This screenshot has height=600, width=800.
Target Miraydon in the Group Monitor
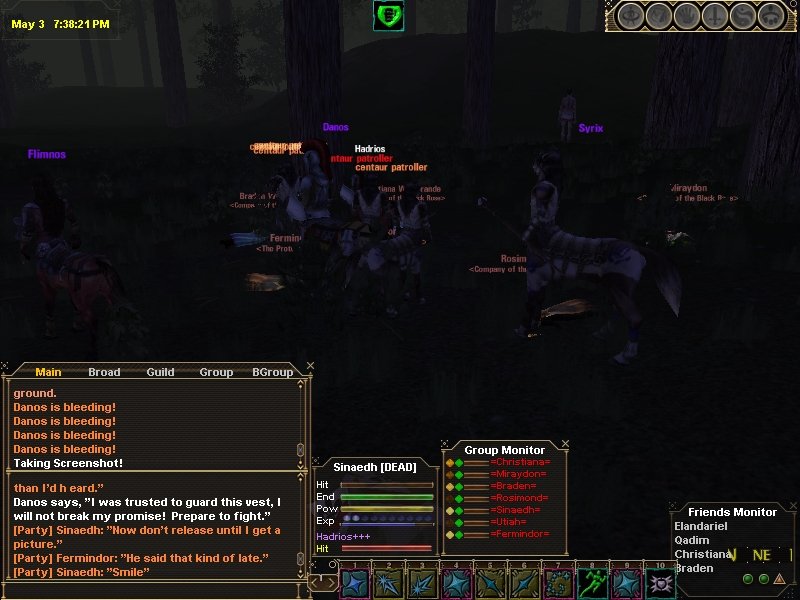point(520,475)
